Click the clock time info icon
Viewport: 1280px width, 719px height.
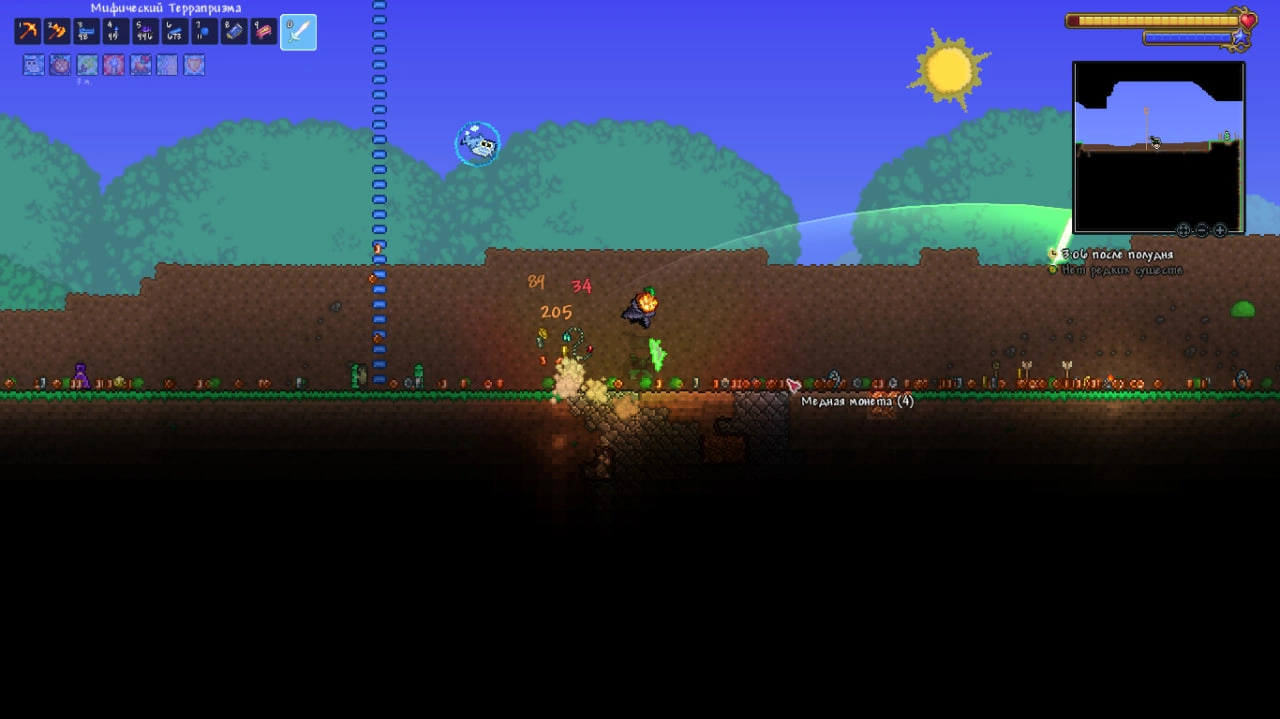point(1053,255)
